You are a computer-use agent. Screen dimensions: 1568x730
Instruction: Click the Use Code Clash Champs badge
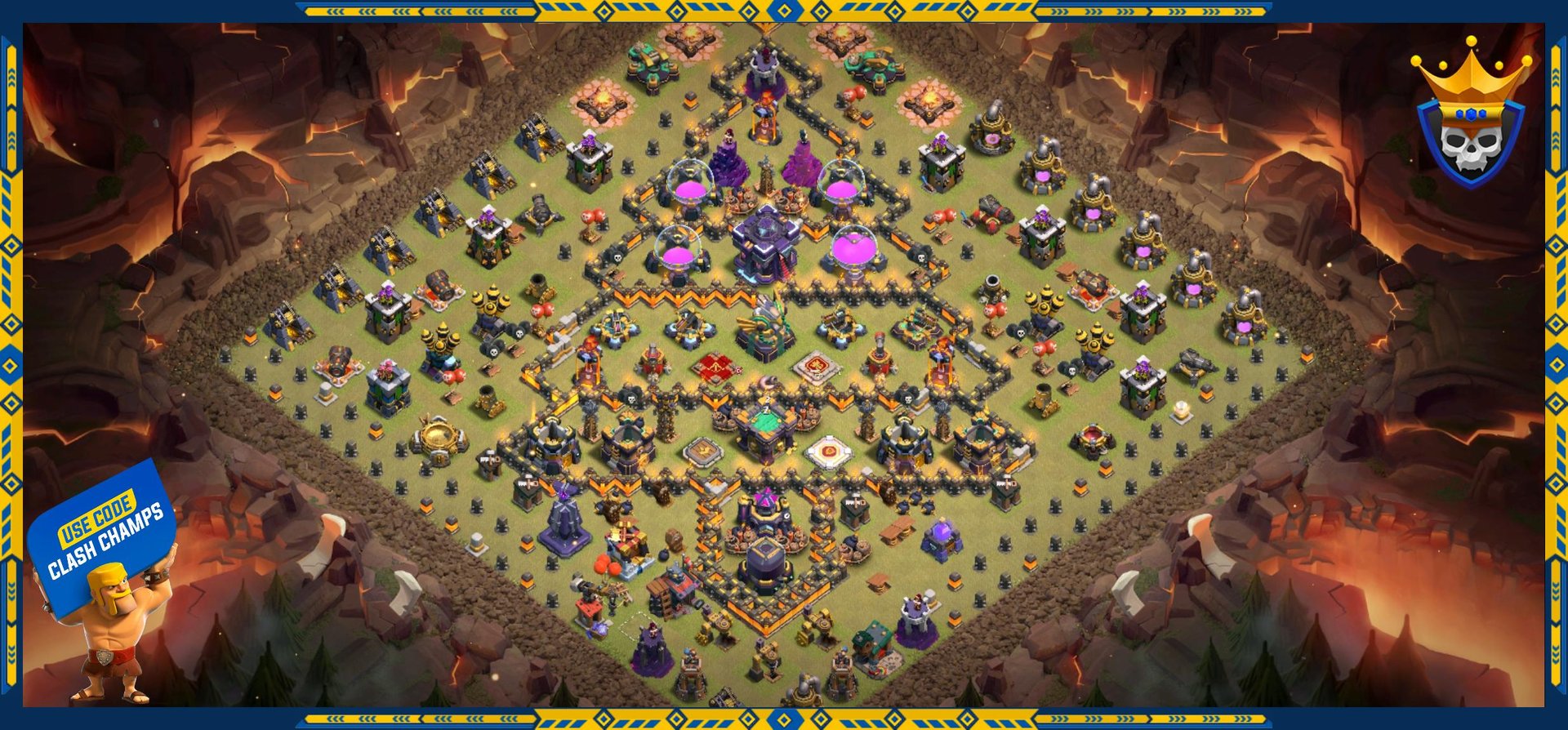click(x=105, y=539)
